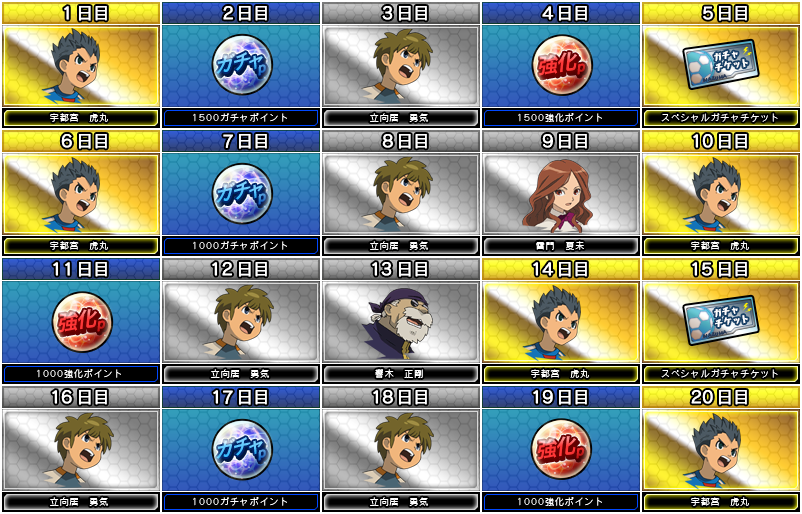Pick the day 14 Toramaru tile

pyautogui.click(x=560, y=321)
